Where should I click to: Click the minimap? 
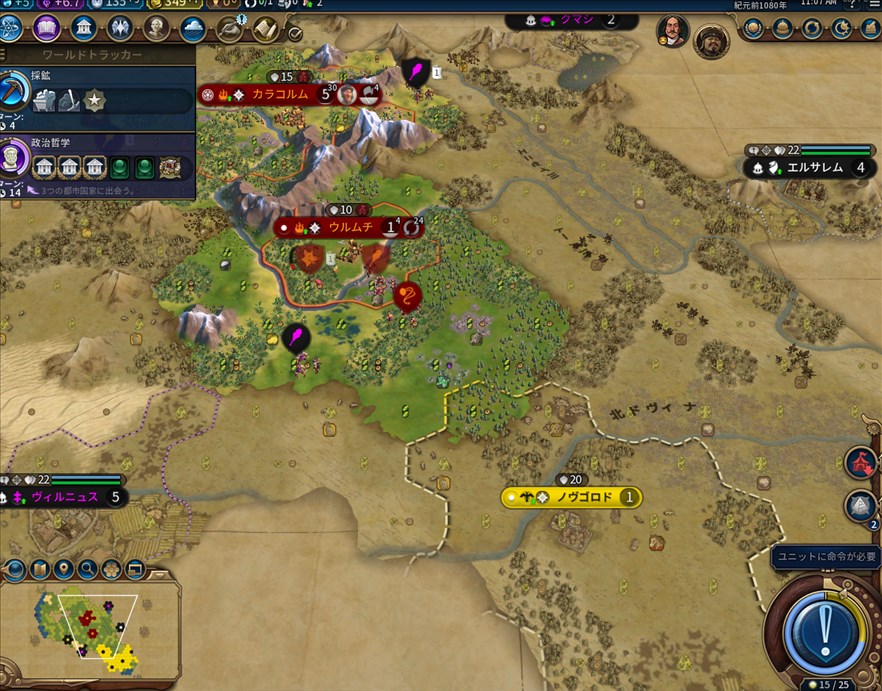(x=90, y=628)
